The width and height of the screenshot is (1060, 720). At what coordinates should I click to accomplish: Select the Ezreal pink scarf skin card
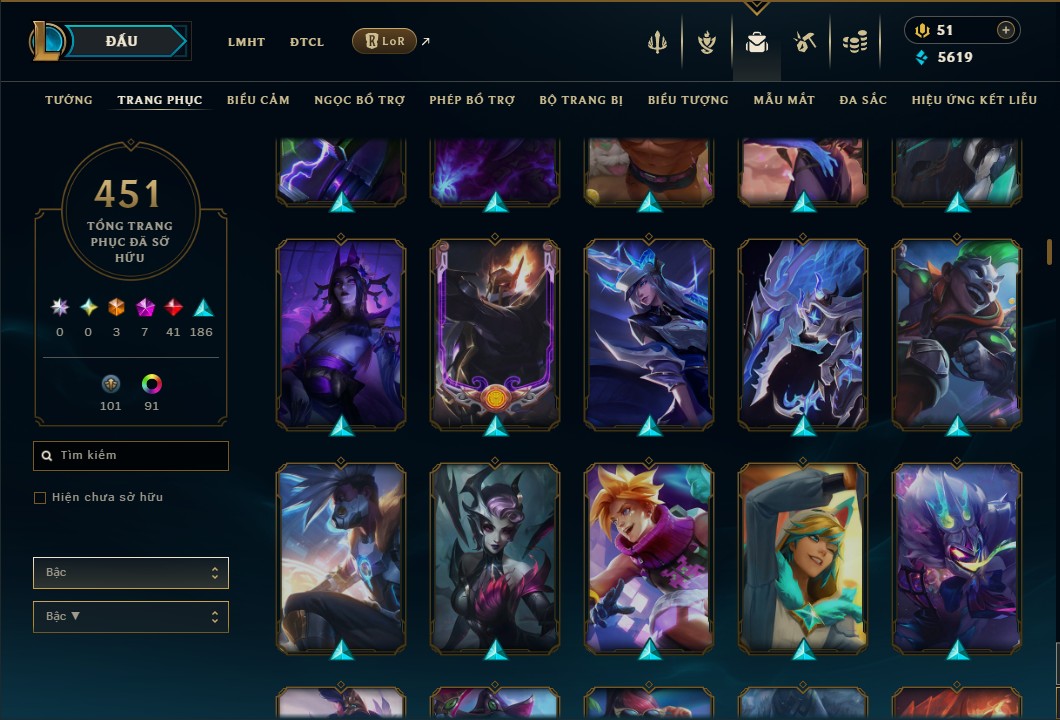(649, 556)
